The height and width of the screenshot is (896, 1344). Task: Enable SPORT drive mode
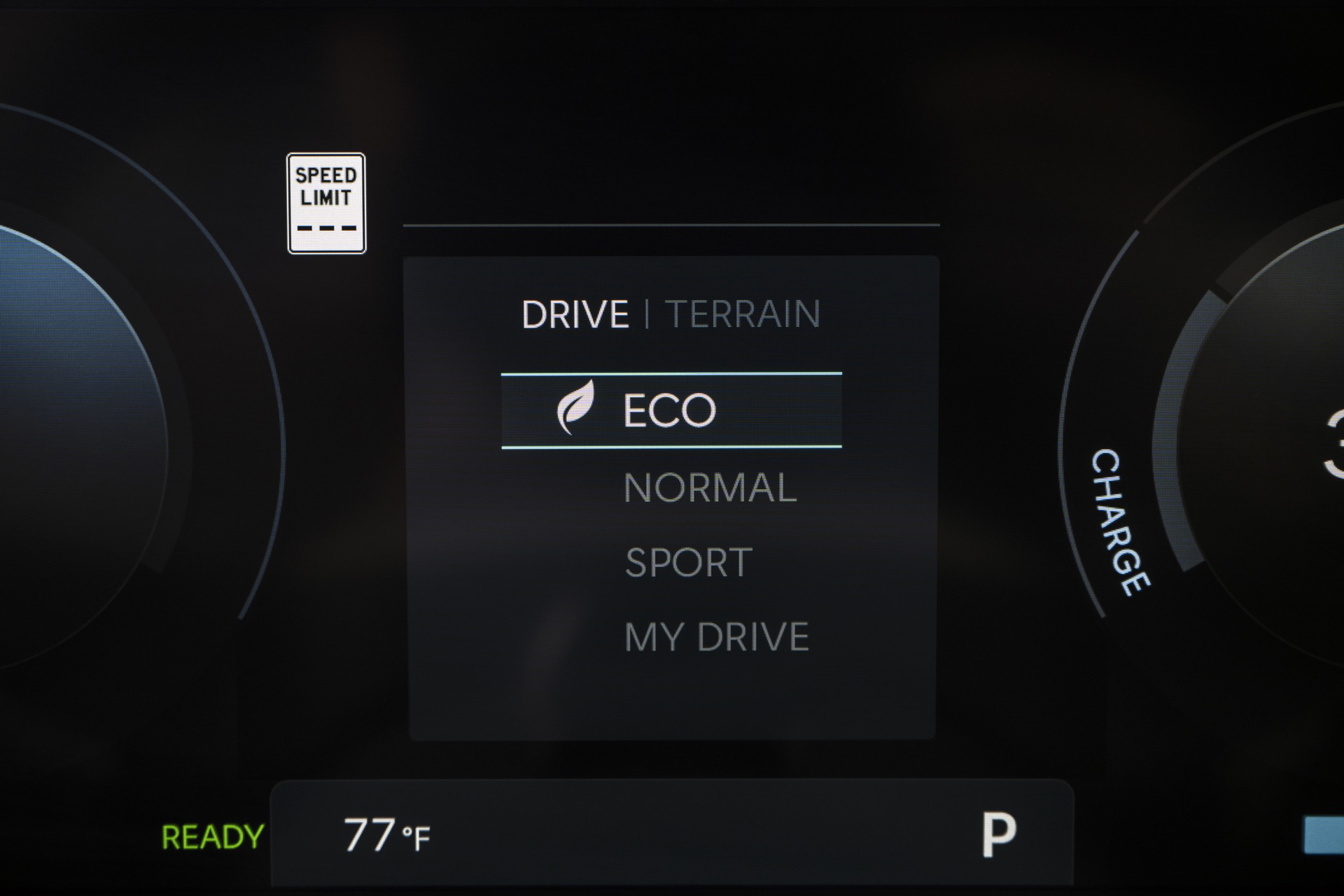pos(688,561)
